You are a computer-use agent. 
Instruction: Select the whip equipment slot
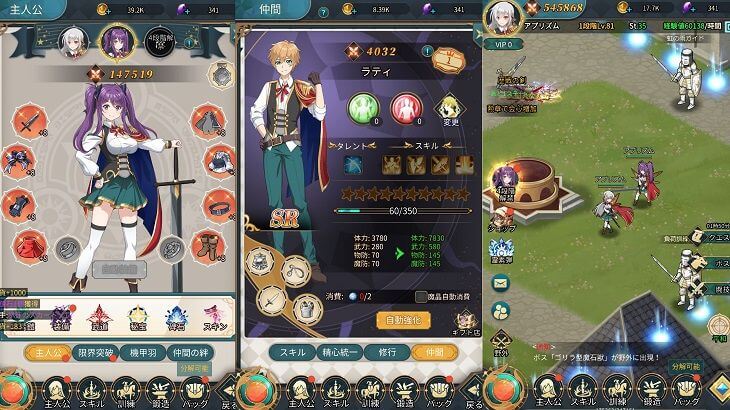(x=295, y=270)
